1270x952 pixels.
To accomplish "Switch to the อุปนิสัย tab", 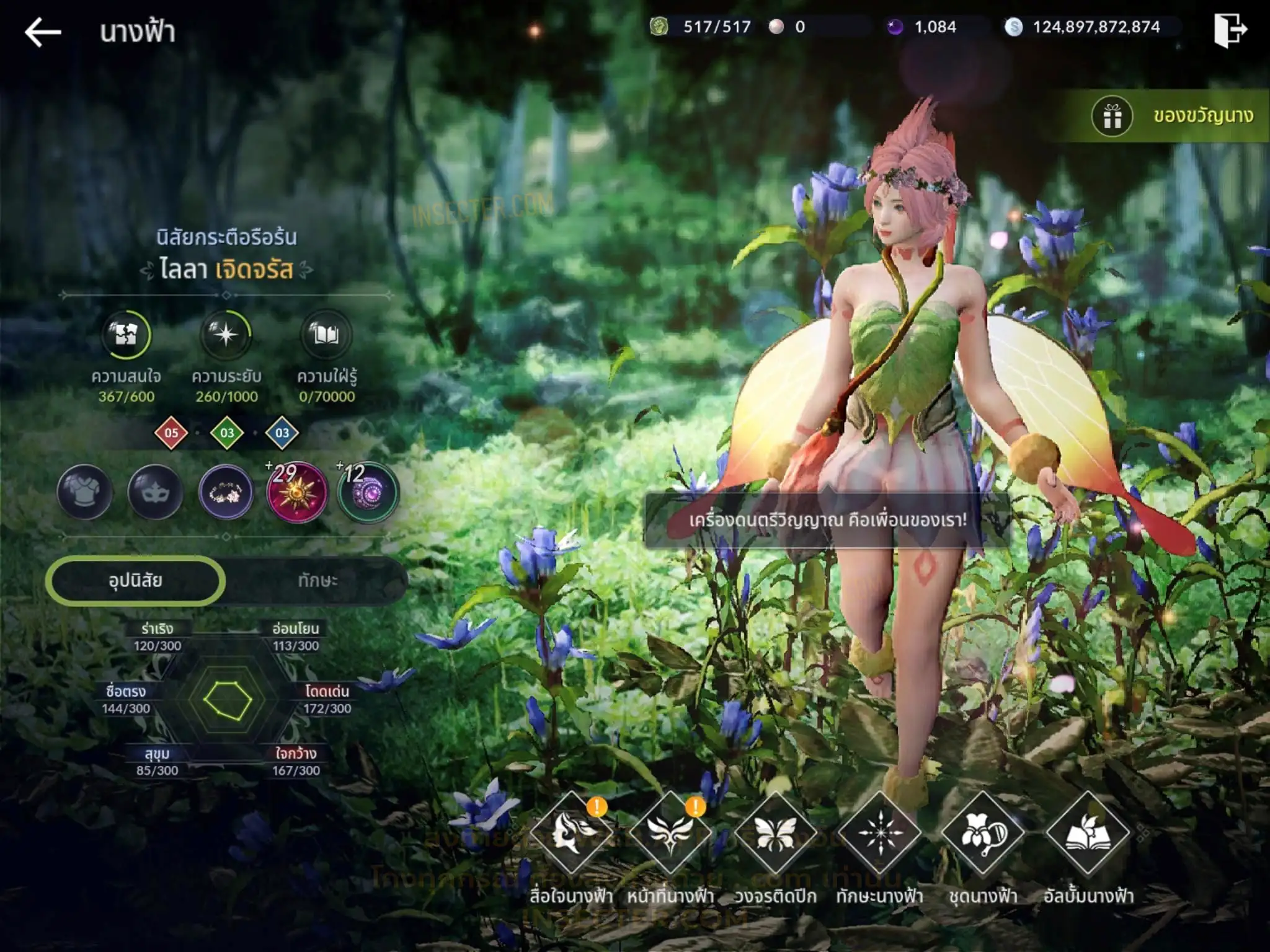I will [x=135, y=581].
